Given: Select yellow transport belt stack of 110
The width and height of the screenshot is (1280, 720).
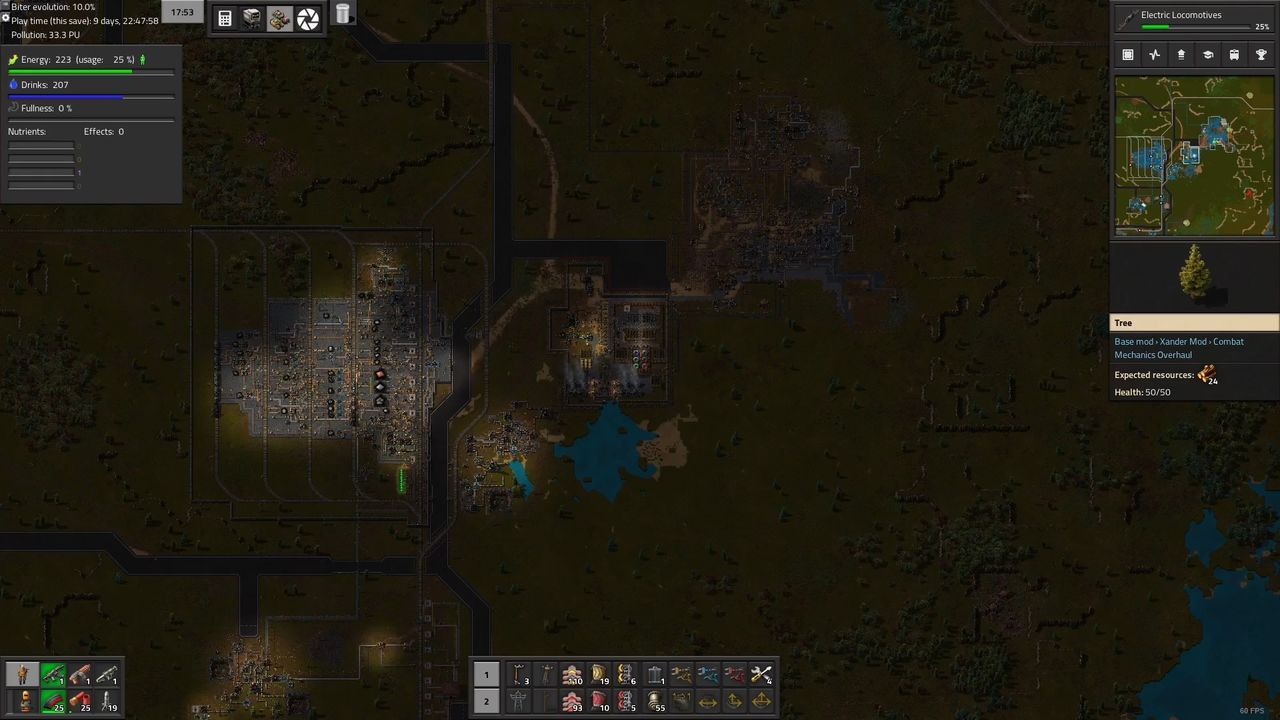Looking at the screenshot, I should [x=573, y=675].
